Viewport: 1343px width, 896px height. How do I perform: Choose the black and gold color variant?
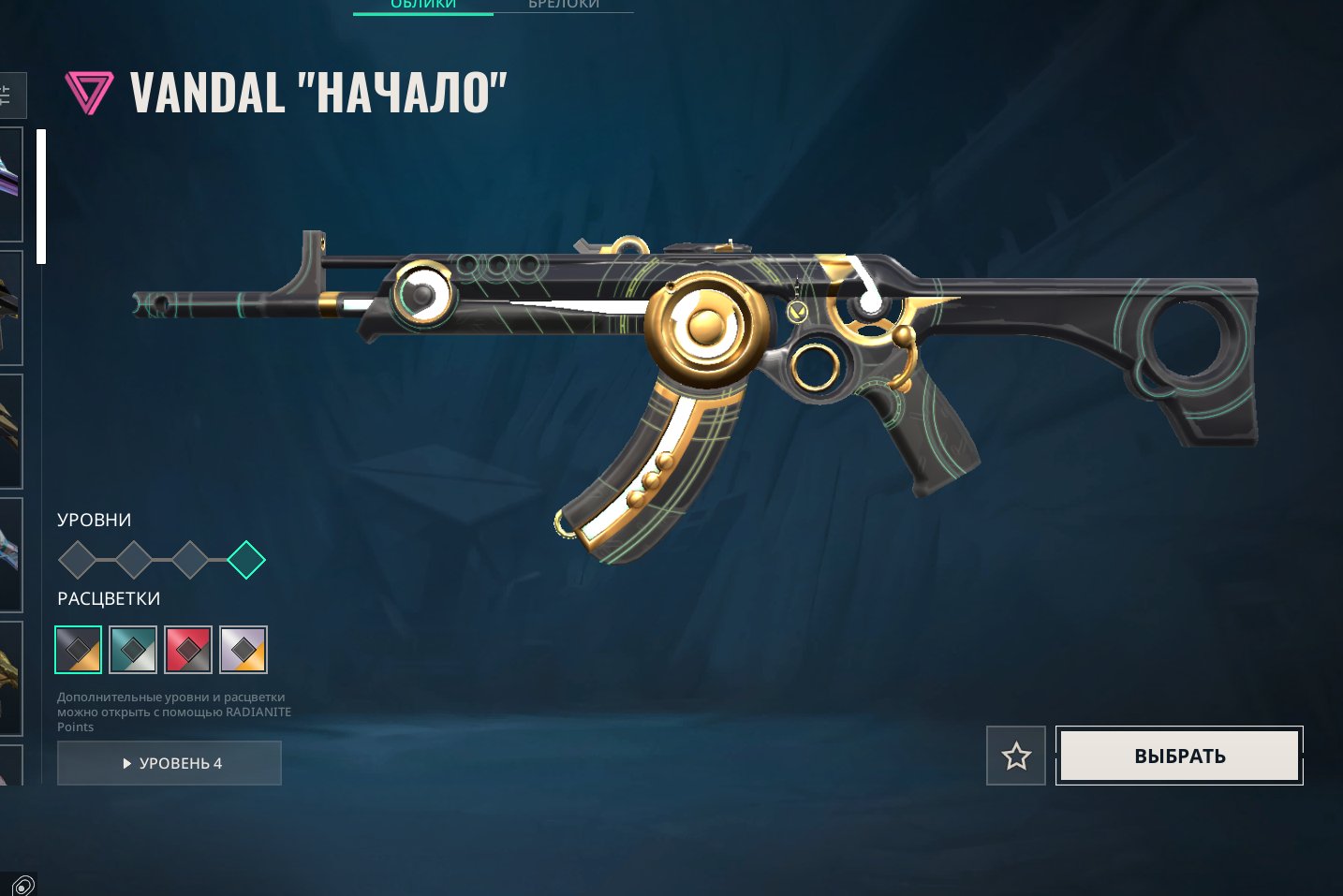click(78, 650)
